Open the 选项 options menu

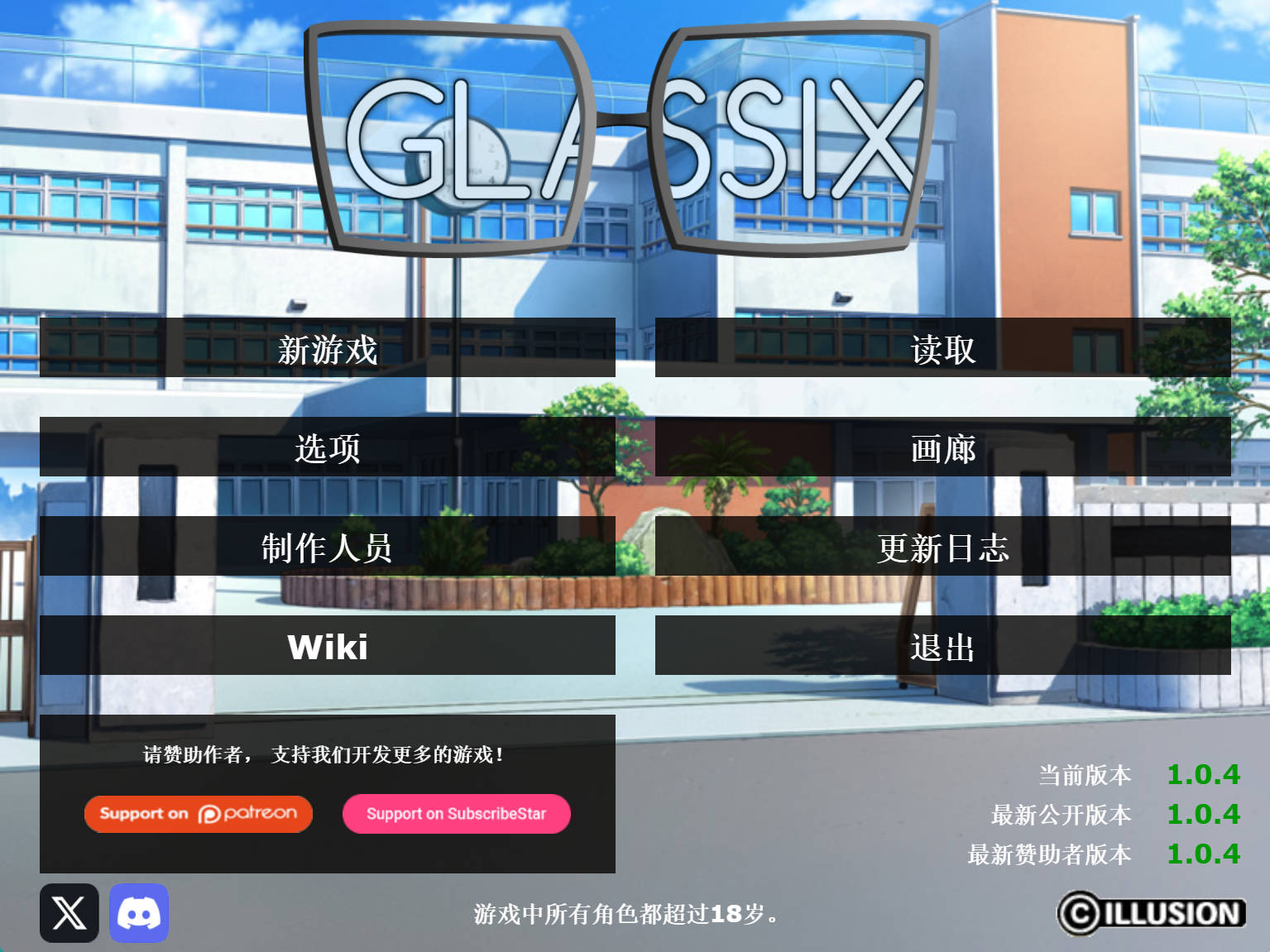(x=327, y=449)
